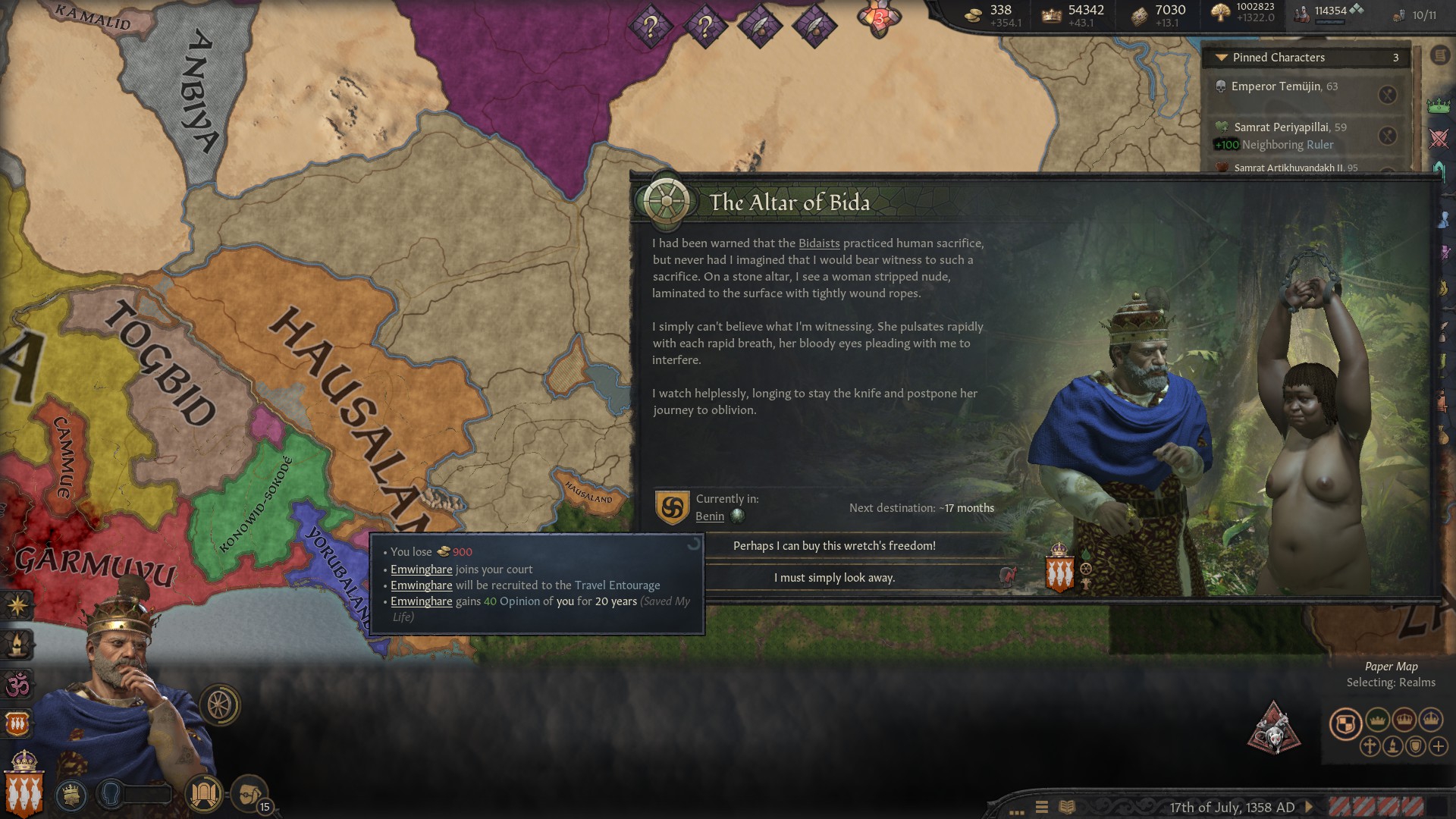Open the royal court throne room icon
The width and height of the screenshot is (1456, 819).
pos(203,794)
